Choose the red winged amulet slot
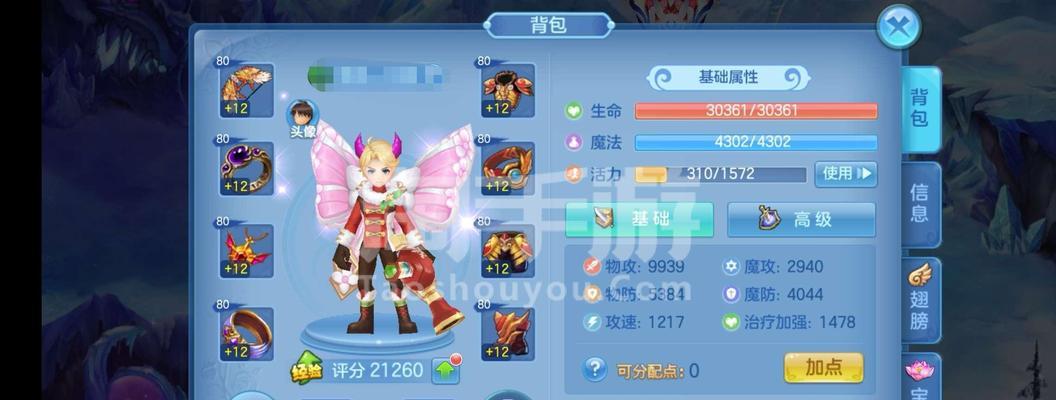 click(x=246, y=250)
